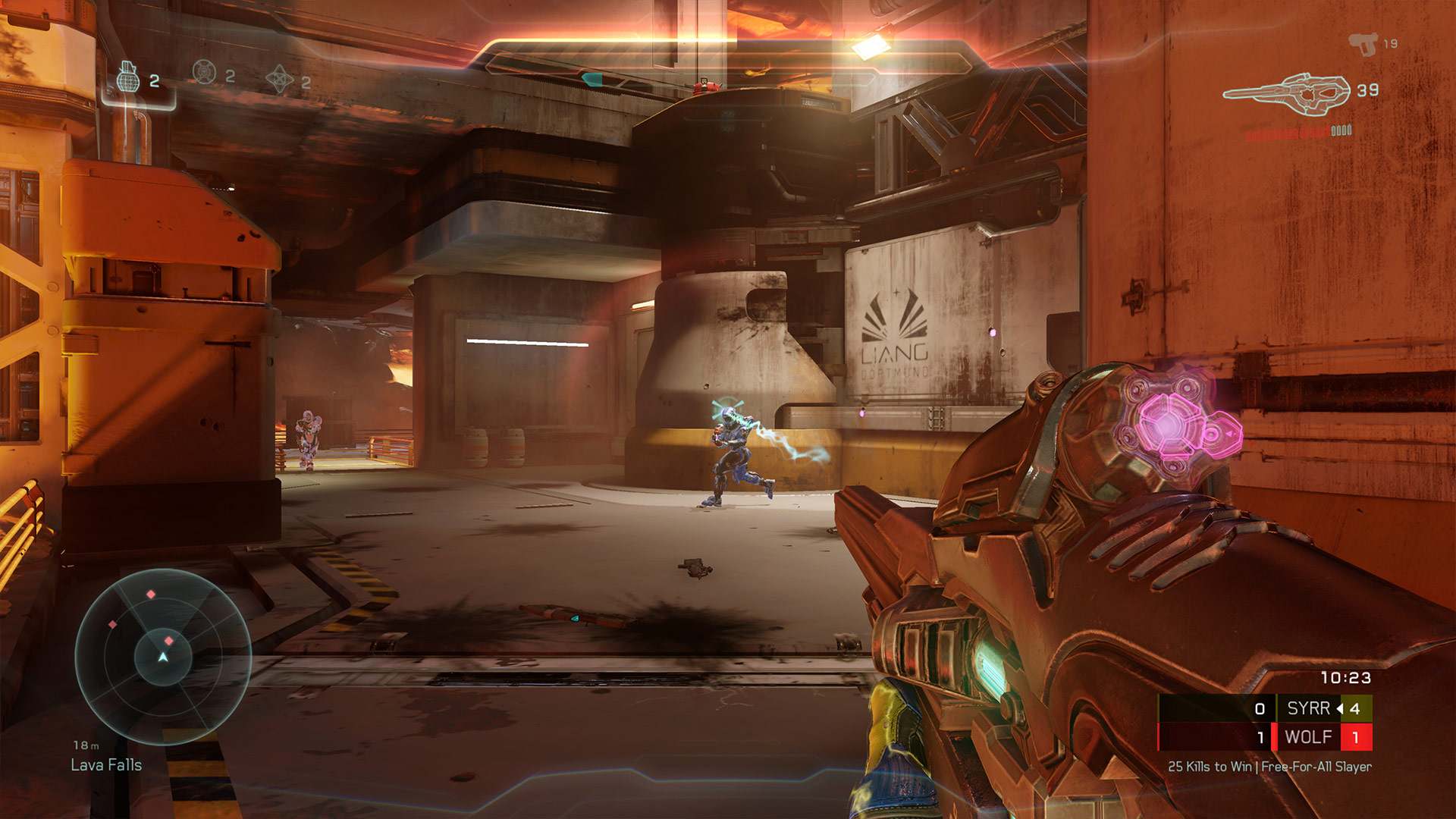Switch to the secondary pistol icon
The width and height of the screenshot is (1456, 819).
1363,44
